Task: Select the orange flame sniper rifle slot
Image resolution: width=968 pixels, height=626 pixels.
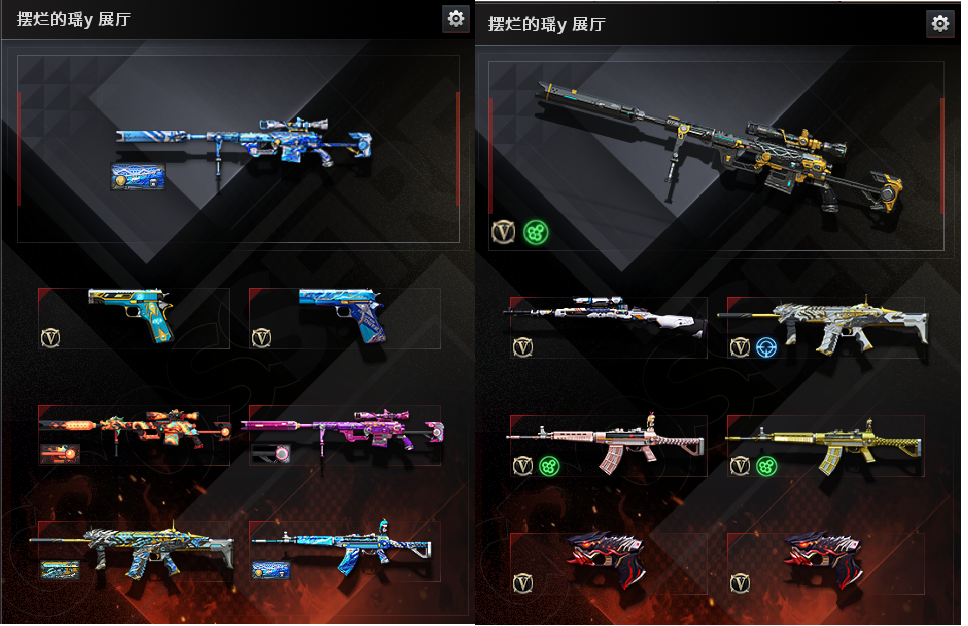Action: tap(133, 433)
